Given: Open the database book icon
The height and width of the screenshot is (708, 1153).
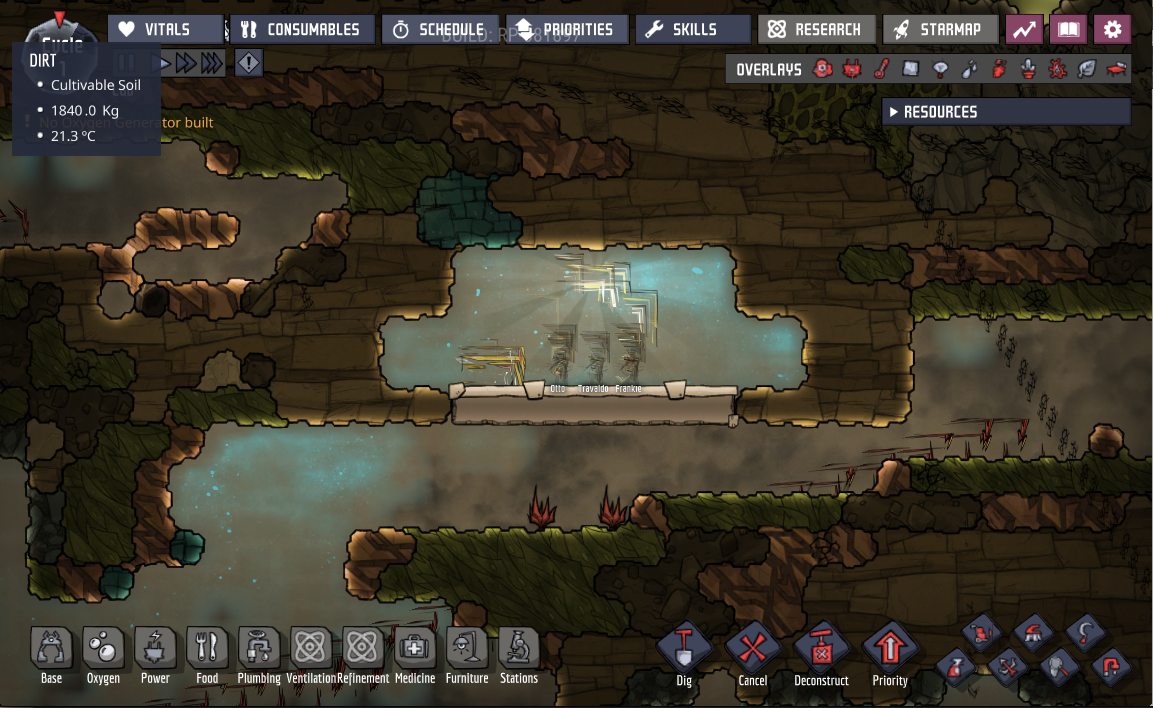Looking at the screenshot, I should pyautogui.click(x=1068, y=30).
